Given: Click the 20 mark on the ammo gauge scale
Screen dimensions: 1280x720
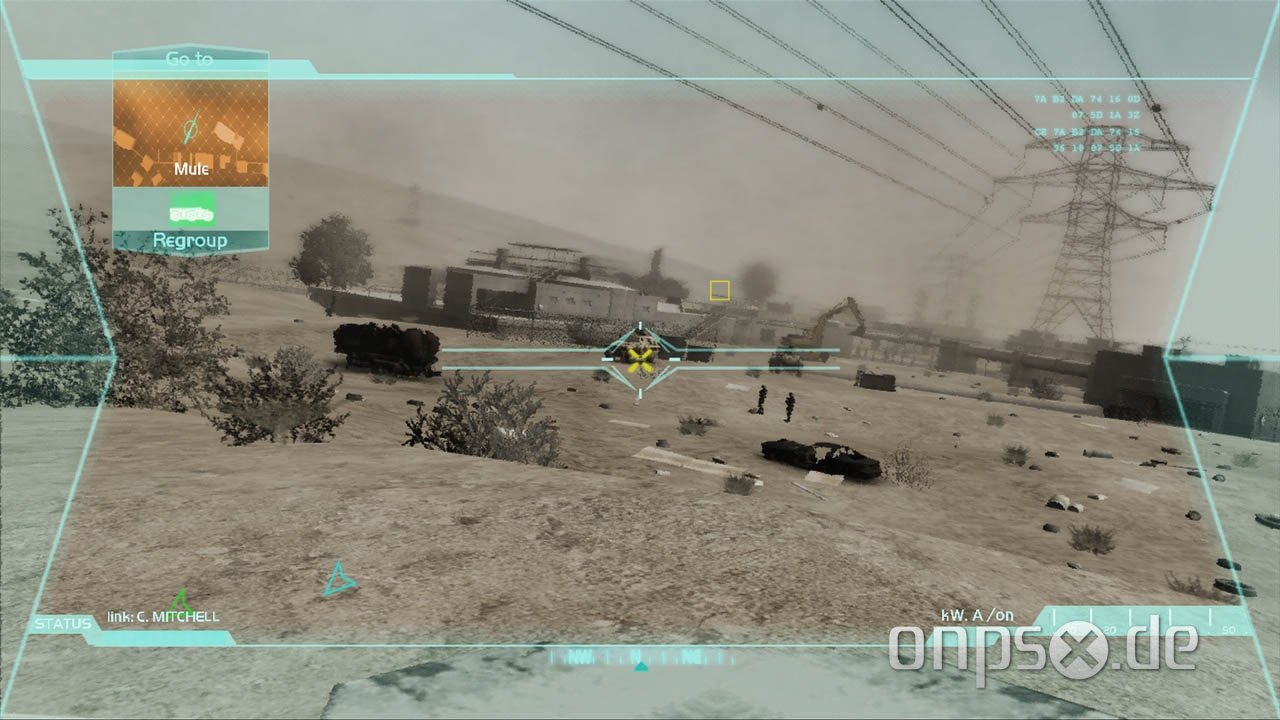Looking at the screenshot, I should coord(1110,628).
